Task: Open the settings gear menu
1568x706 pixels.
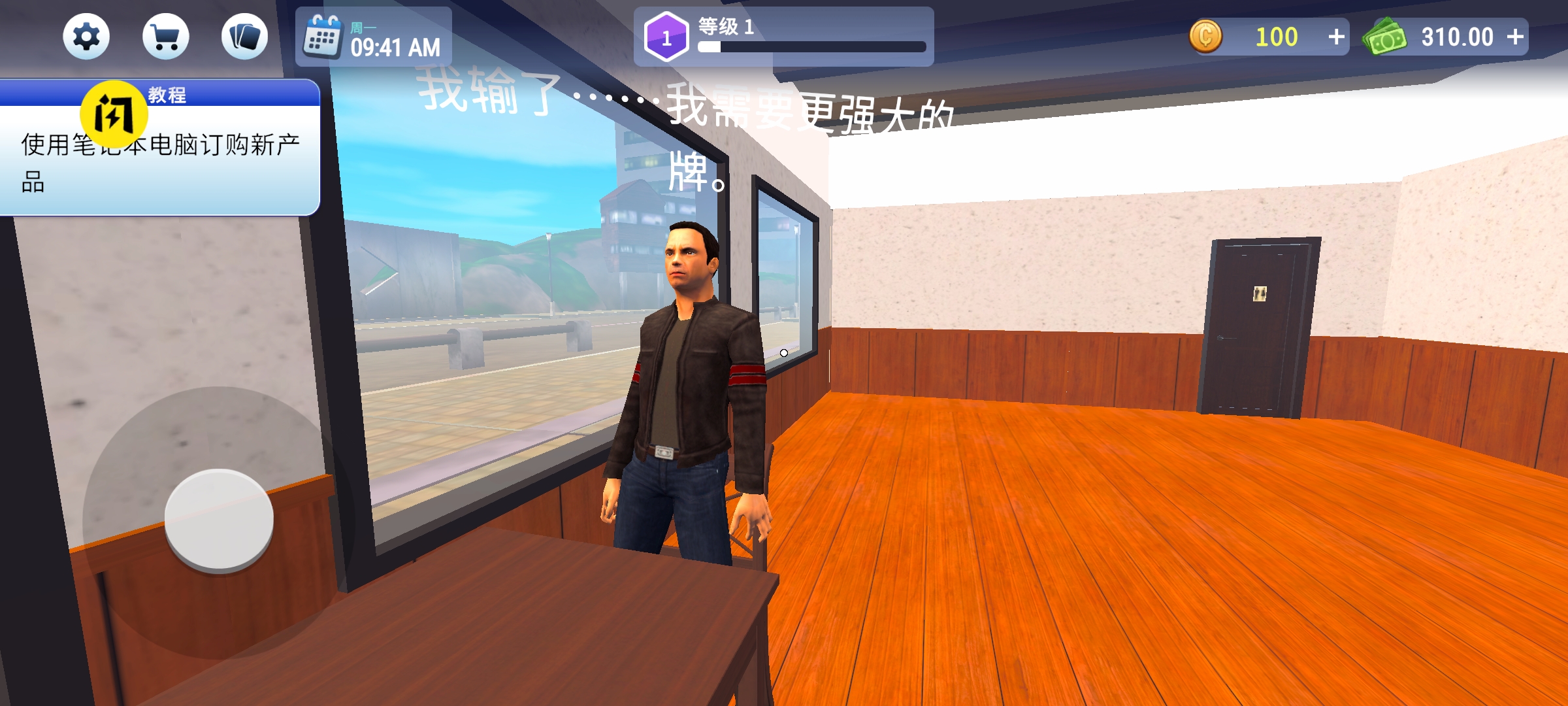Action: [86, 37]
